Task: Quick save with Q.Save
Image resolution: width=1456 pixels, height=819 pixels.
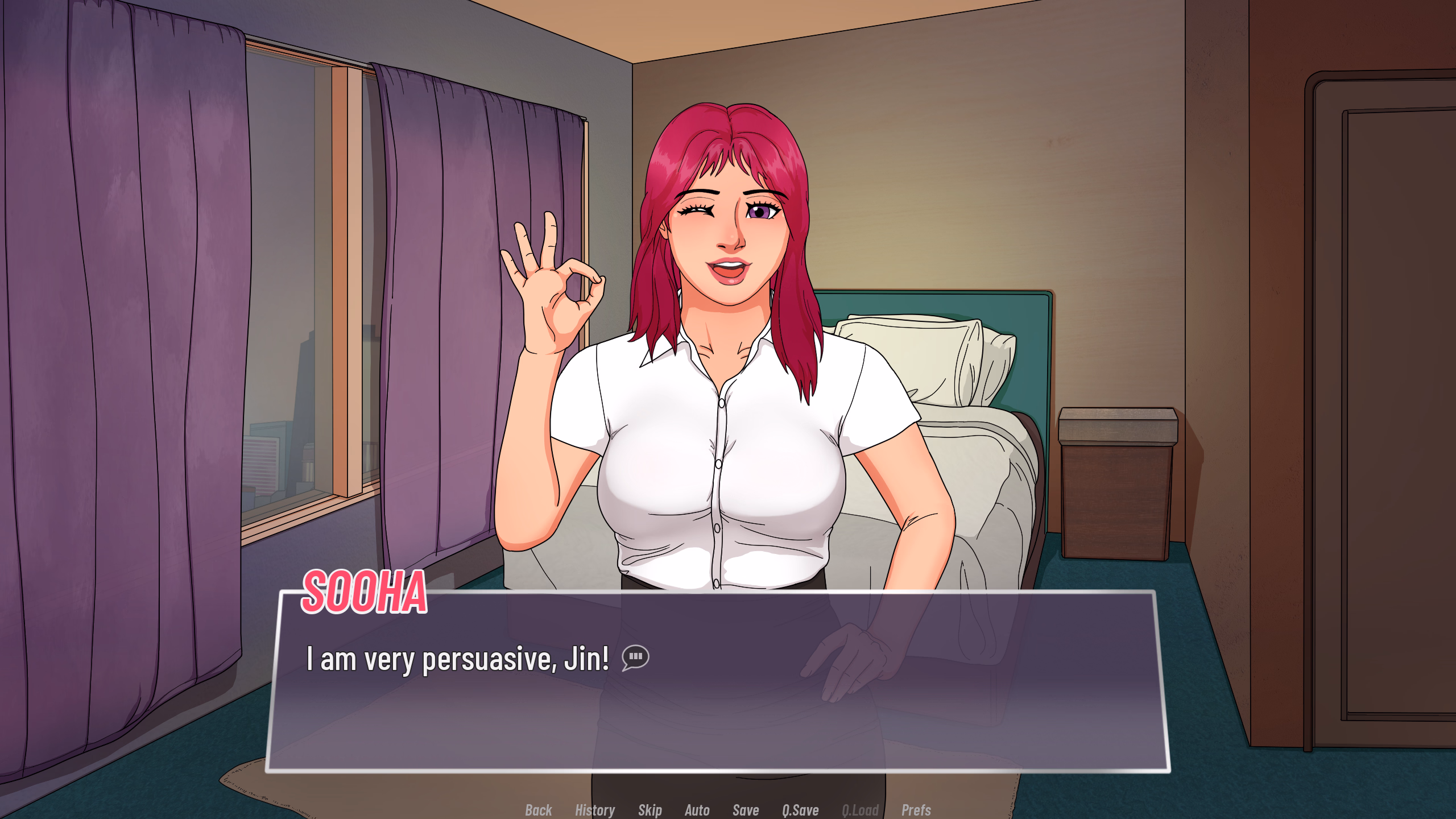Action: 800,810
